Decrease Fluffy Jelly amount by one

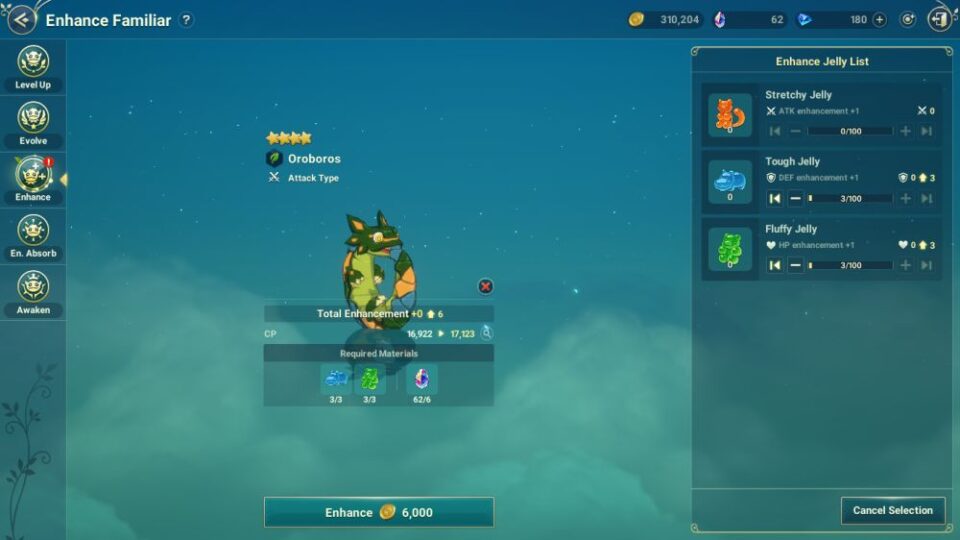coord(795,265)
